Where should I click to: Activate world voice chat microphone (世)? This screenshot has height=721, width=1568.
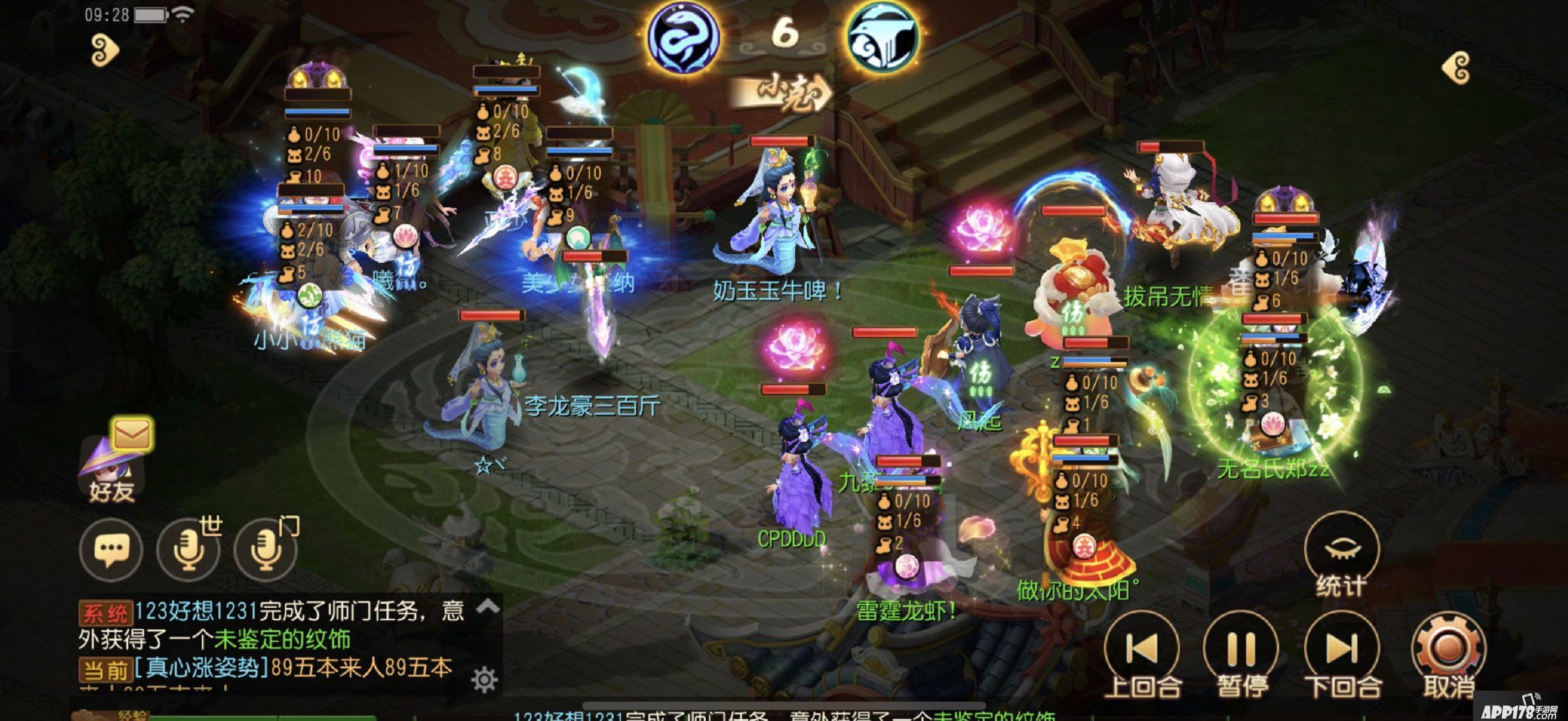pos(188,549)
